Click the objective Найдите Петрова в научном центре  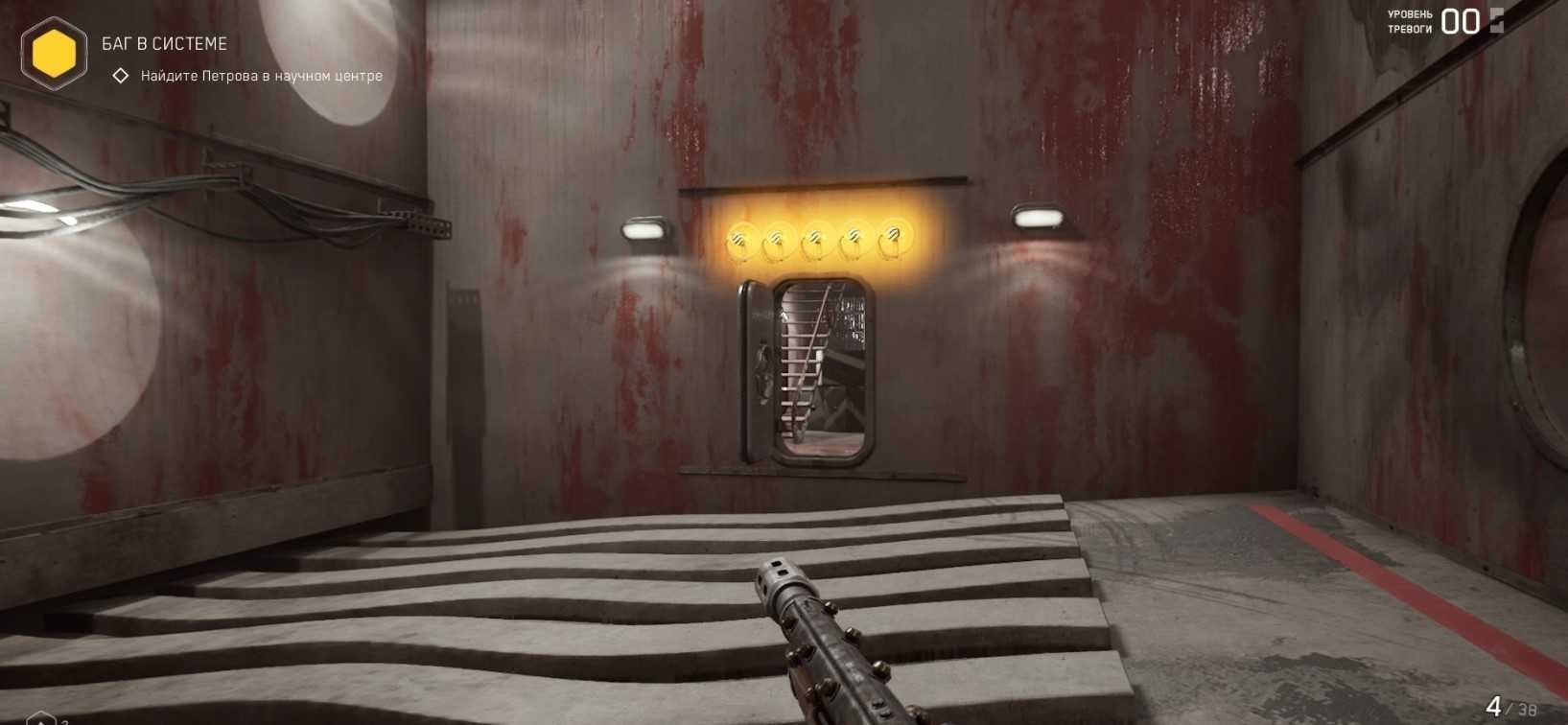(261, 76)
